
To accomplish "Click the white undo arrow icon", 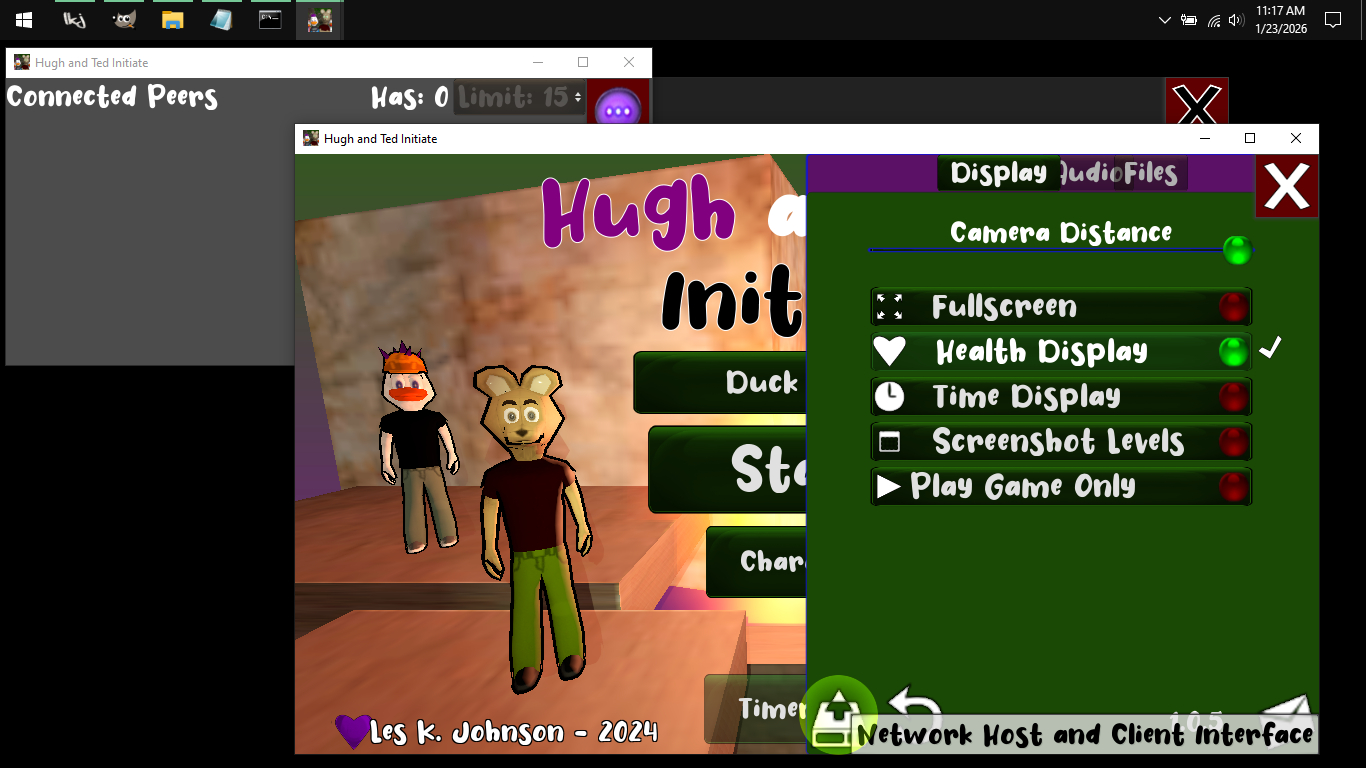I will (x=914, y=703).
